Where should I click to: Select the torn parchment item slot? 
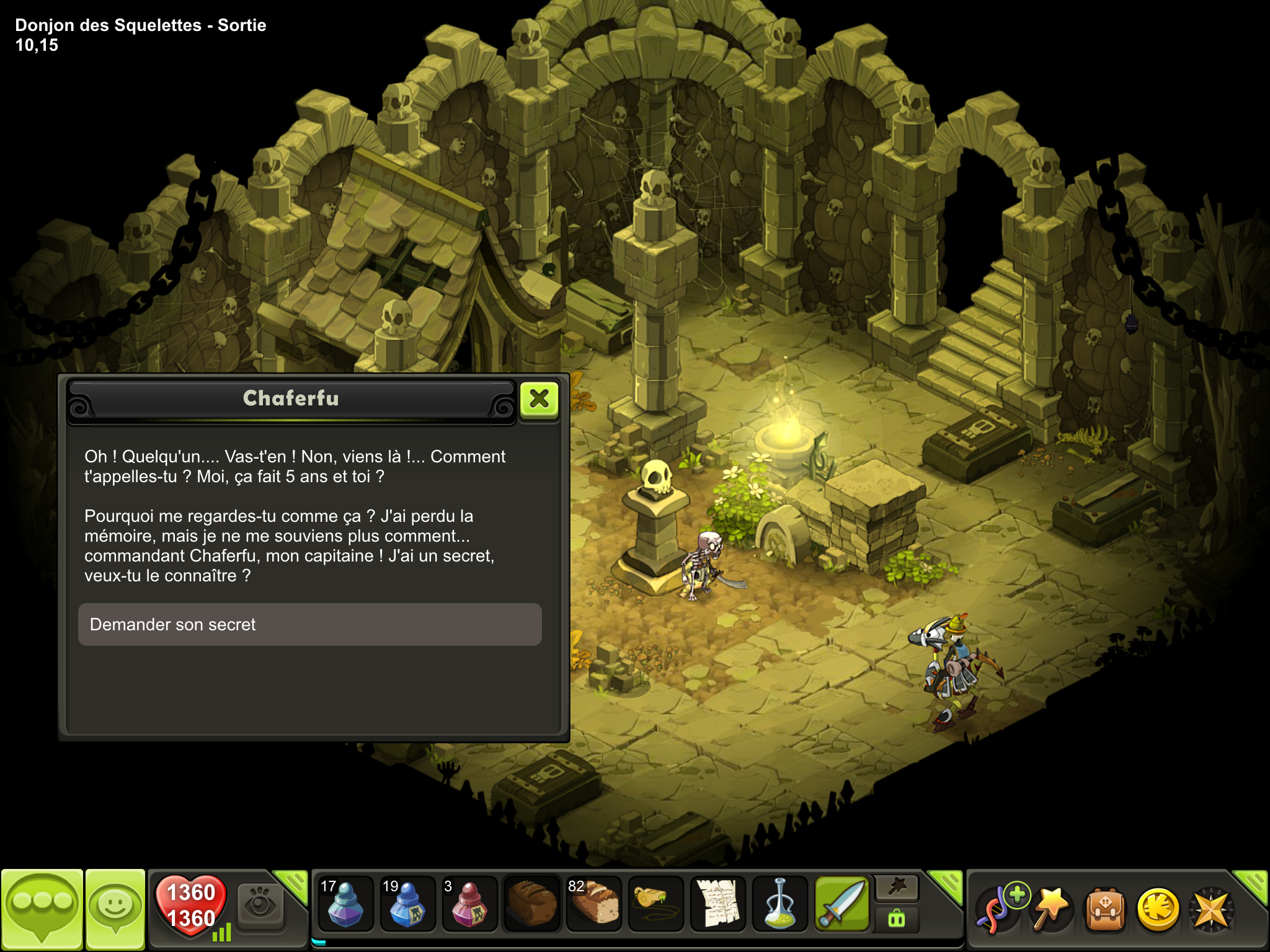pos(717,904)
